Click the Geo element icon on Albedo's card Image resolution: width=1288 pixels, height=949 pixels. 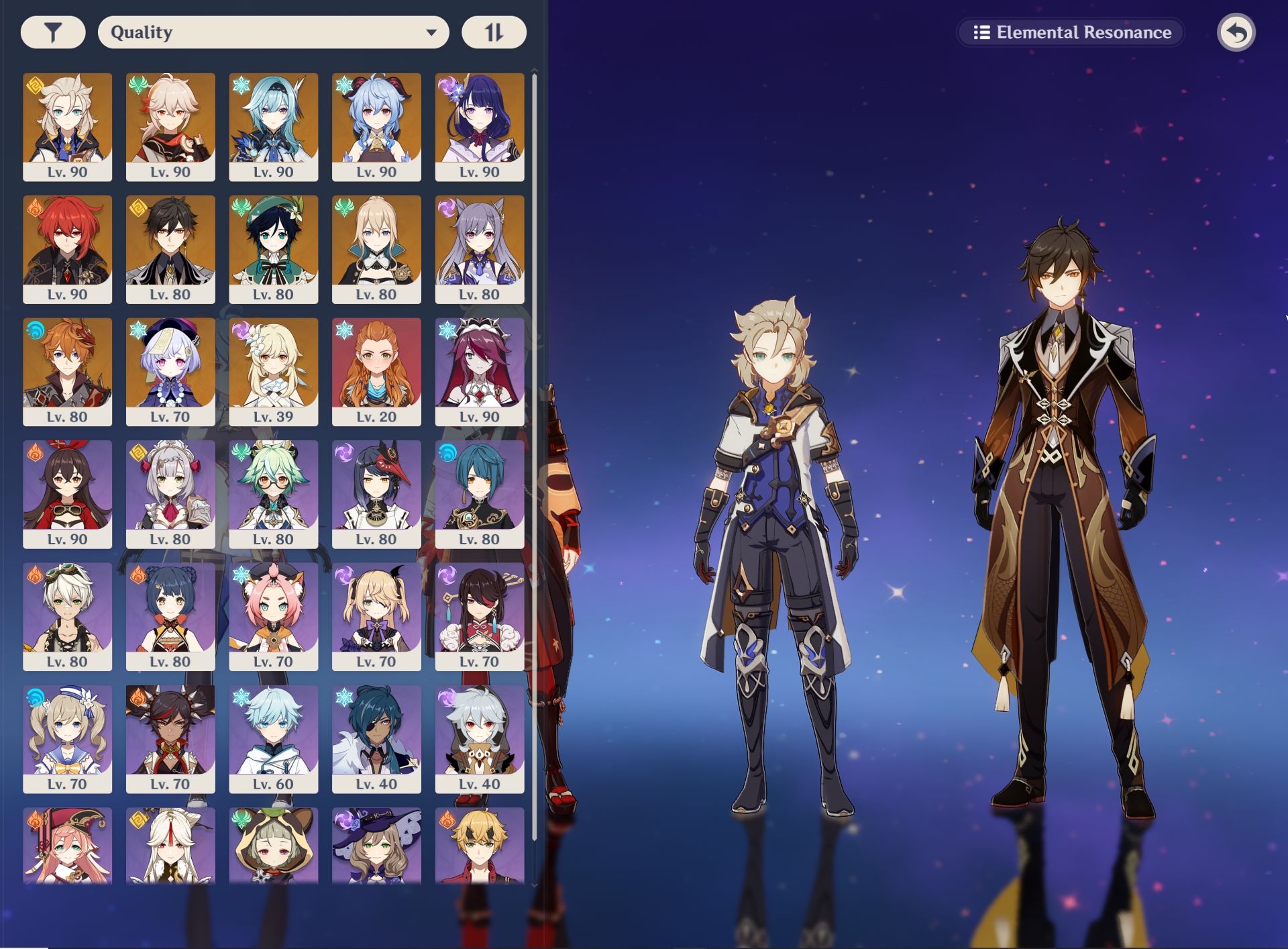[36, 84]
